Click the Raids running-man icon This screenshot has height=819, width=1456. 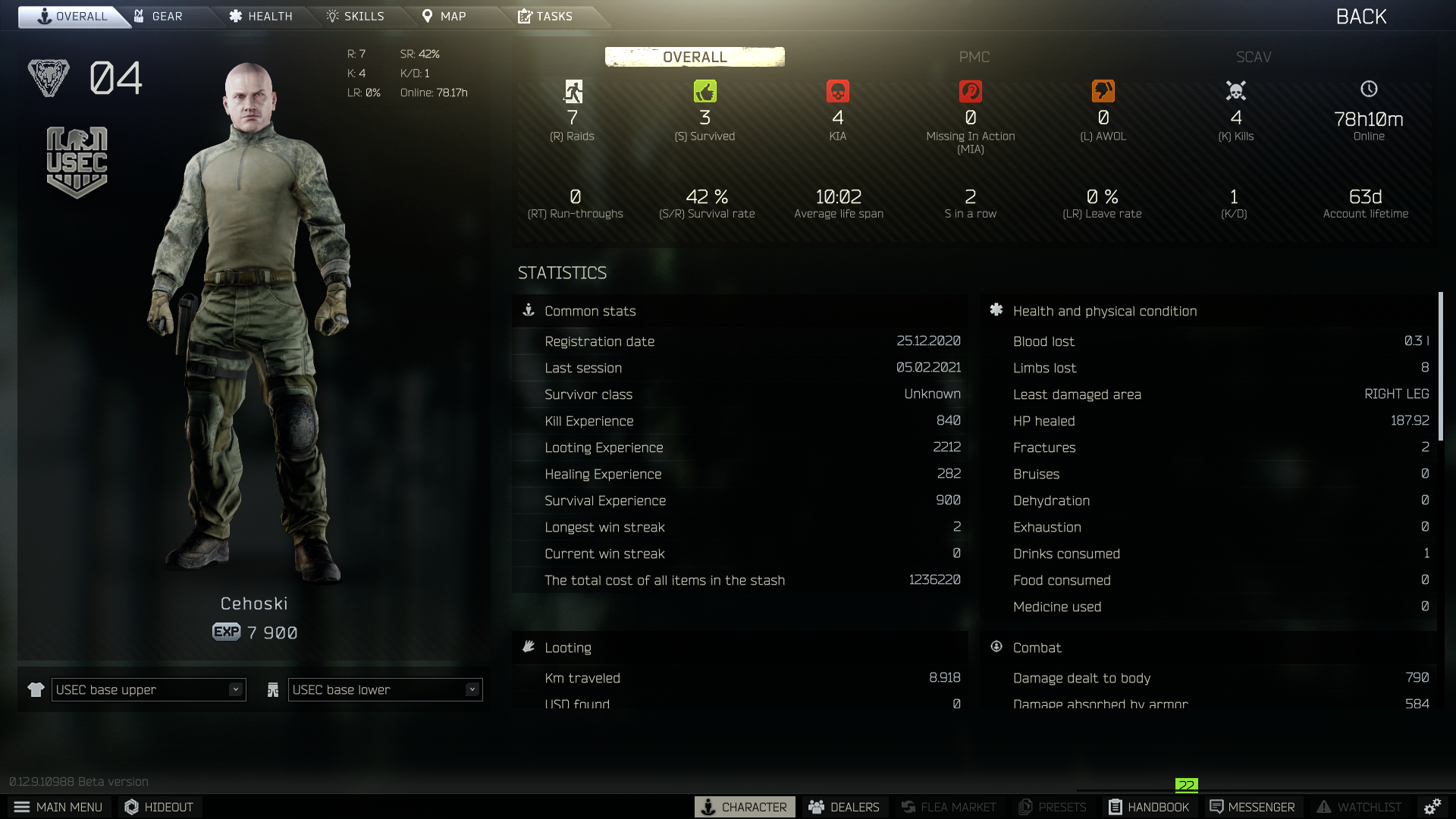pyautogui.click(x=573, y=91)
